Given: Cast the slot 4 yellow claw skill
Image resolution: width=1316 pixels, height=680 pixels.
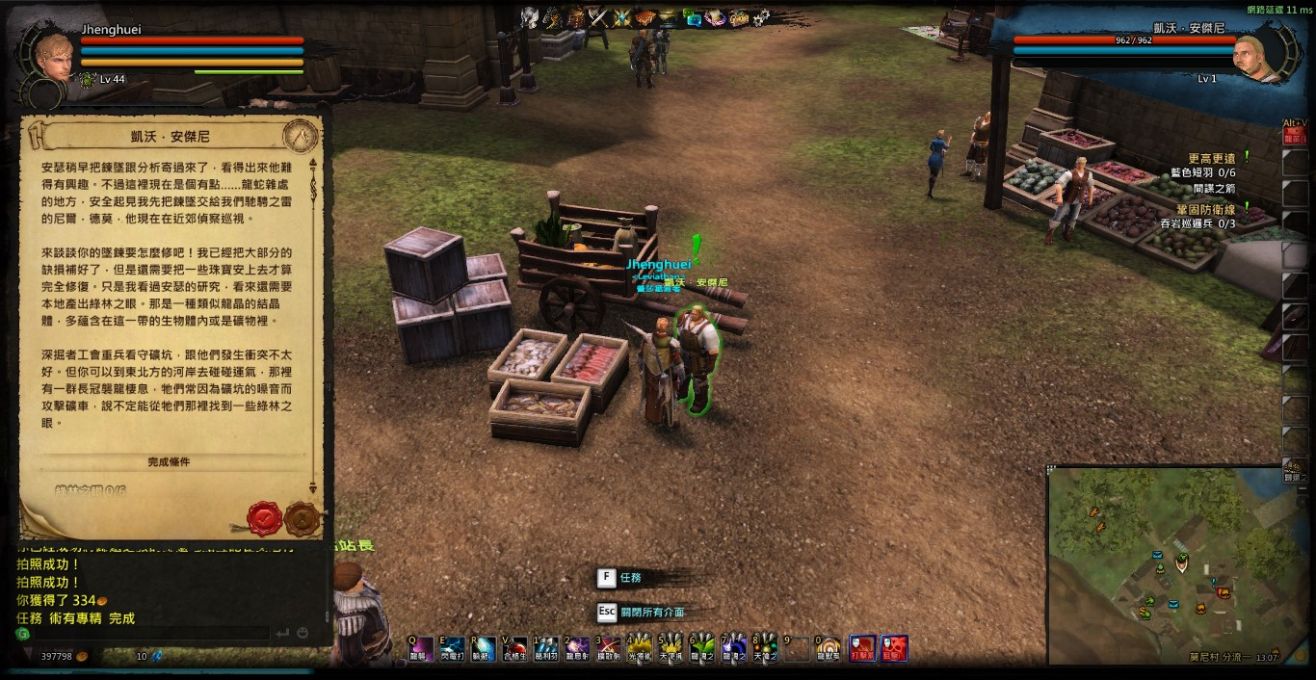Looking at the screenshot, I should point(639,649).
